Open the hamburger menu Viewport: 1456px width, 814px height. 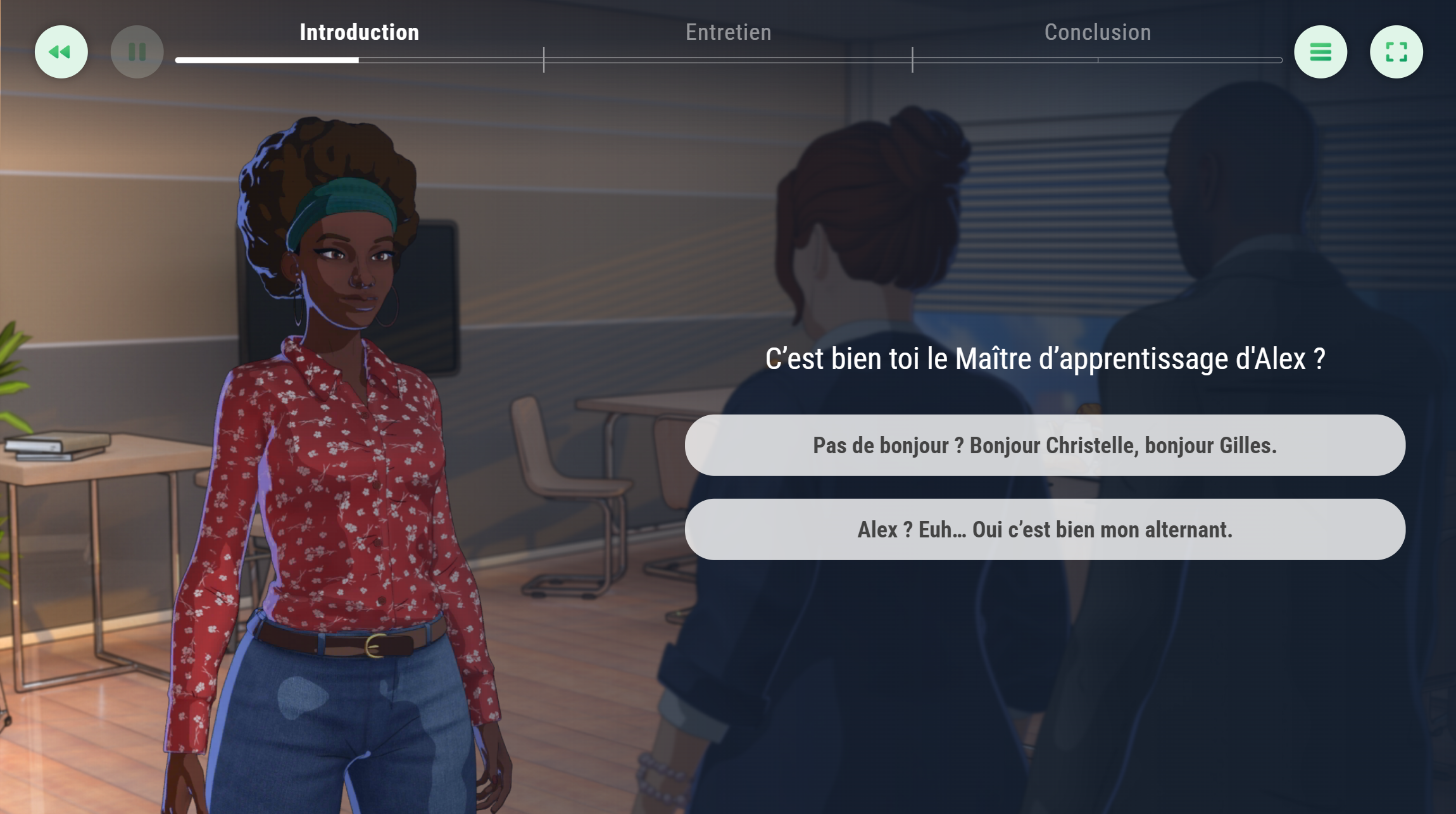[x=1320, y=52]
